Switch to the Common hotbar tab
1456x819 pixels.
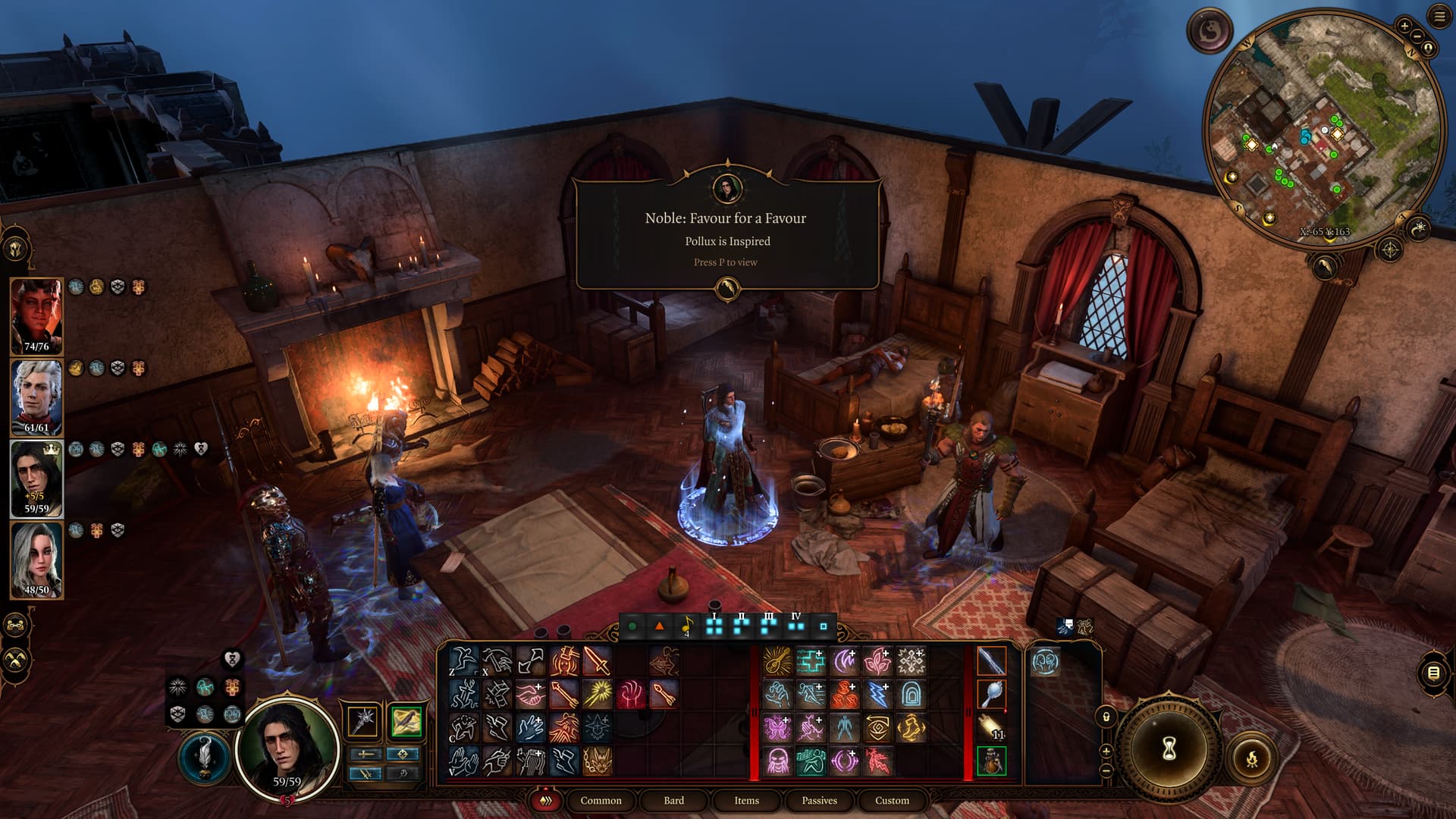click(601, 800)
